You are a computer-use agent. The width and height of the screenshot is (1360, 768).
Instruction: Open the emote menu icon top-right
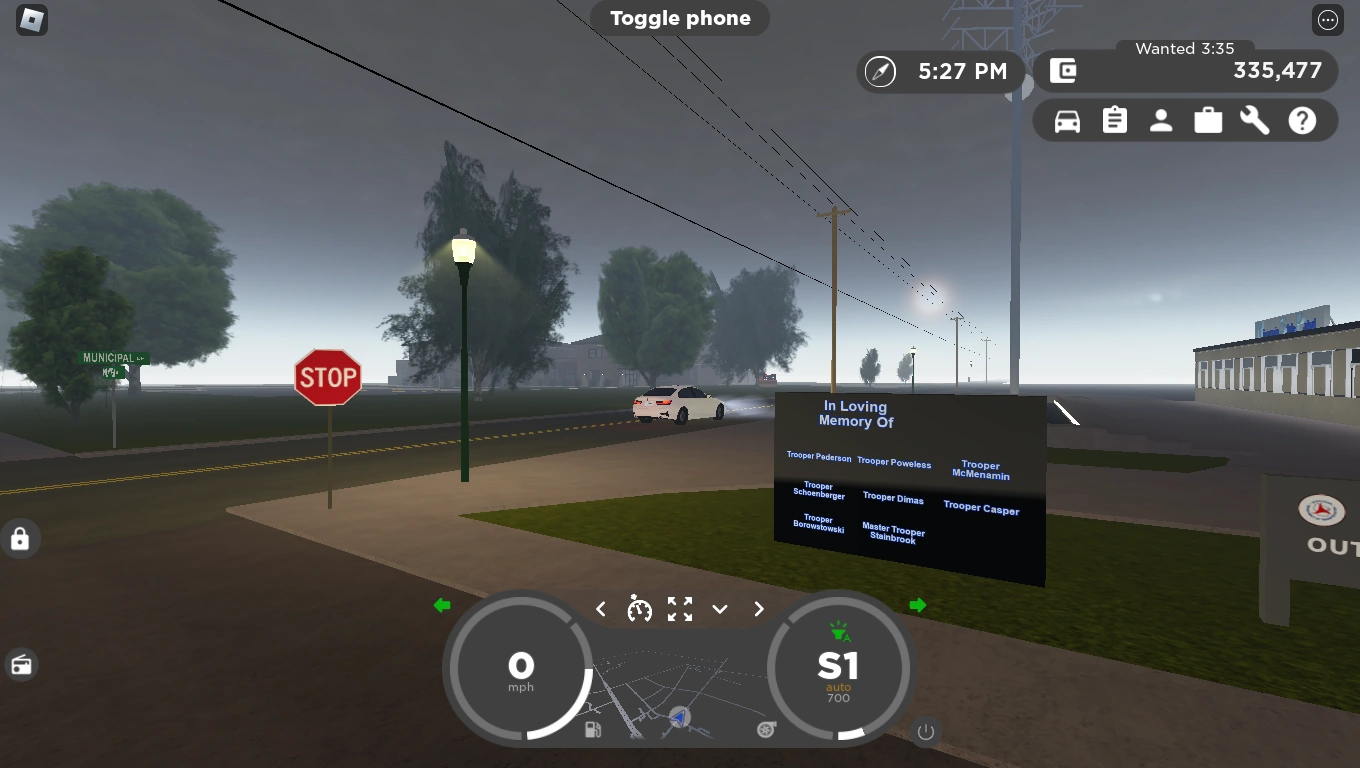1327,20
